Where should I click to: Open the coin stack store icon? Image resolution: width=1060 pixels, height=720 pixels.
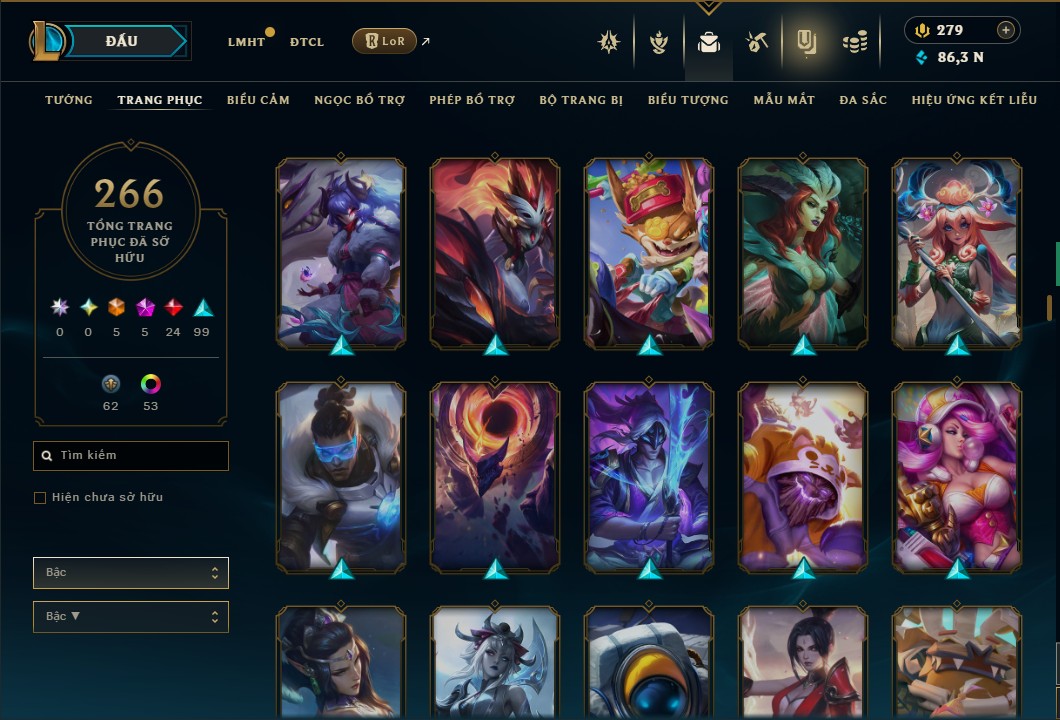854,42
